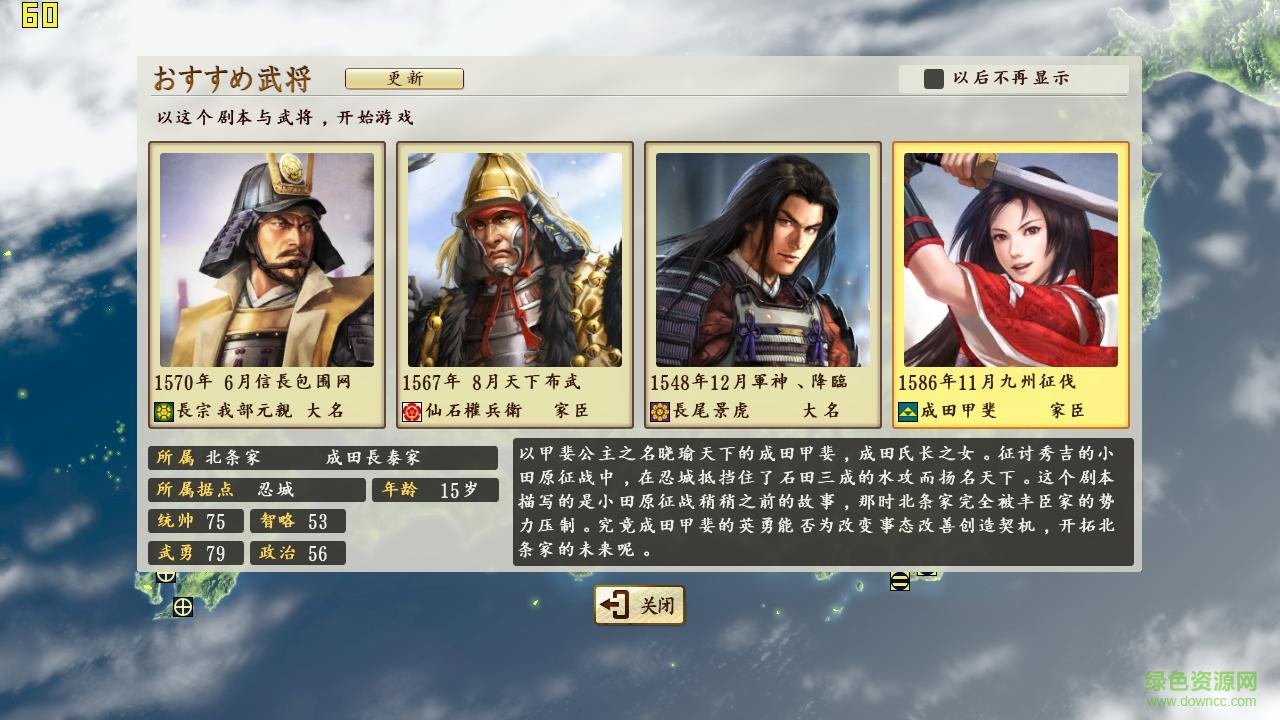Image resolution: width=1280 pixels, height=720 pixels.
Task: Click the circled-plus marker on the lower-left peninsula
Action: 183,607
